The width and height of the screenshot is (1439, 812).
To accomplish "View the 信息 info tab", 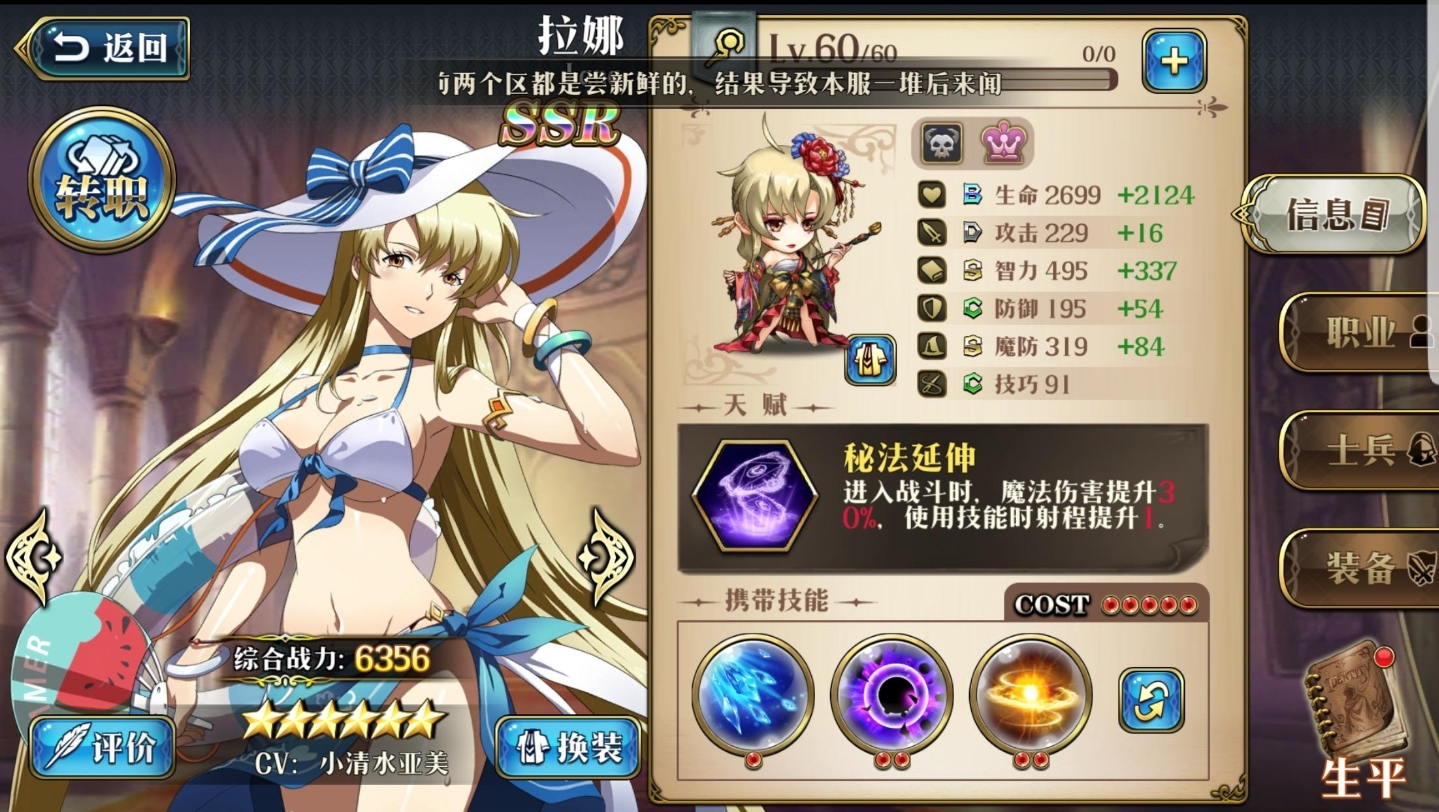I will pyautogui.click(x=1335, y=213).
